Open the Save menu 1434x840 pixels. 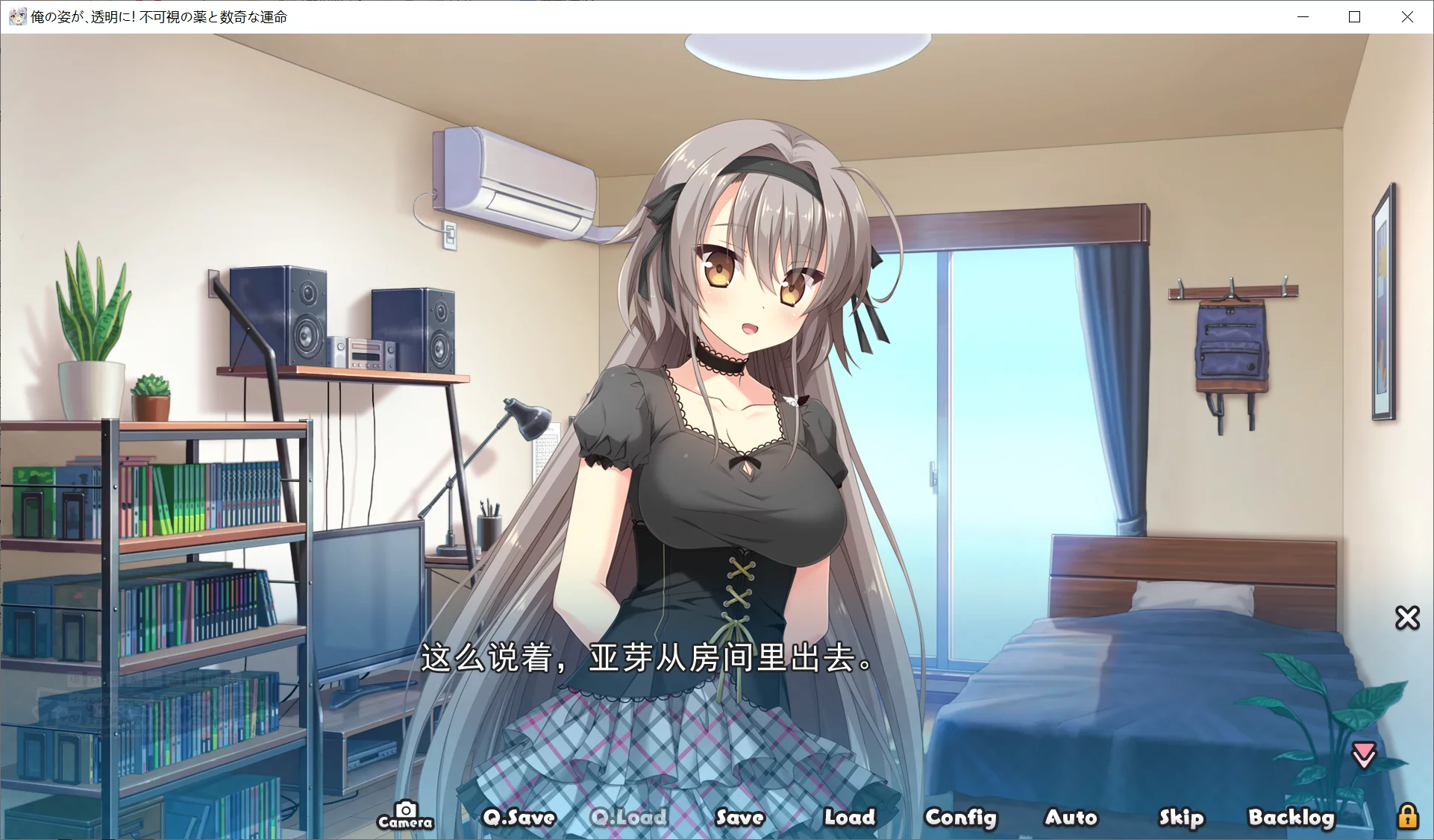pos(739,818)
